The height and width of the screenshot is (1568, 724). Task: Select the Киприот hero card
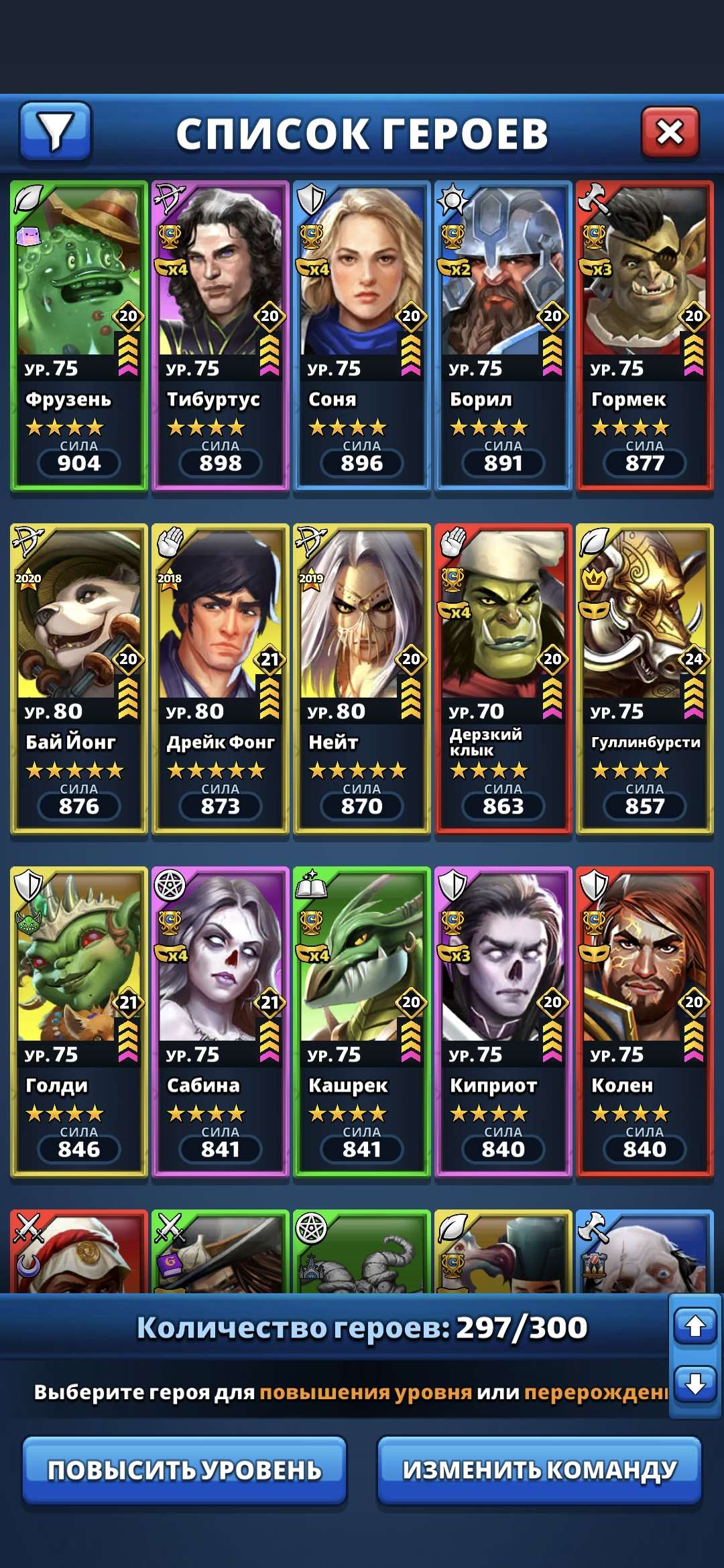[503, 1021]
